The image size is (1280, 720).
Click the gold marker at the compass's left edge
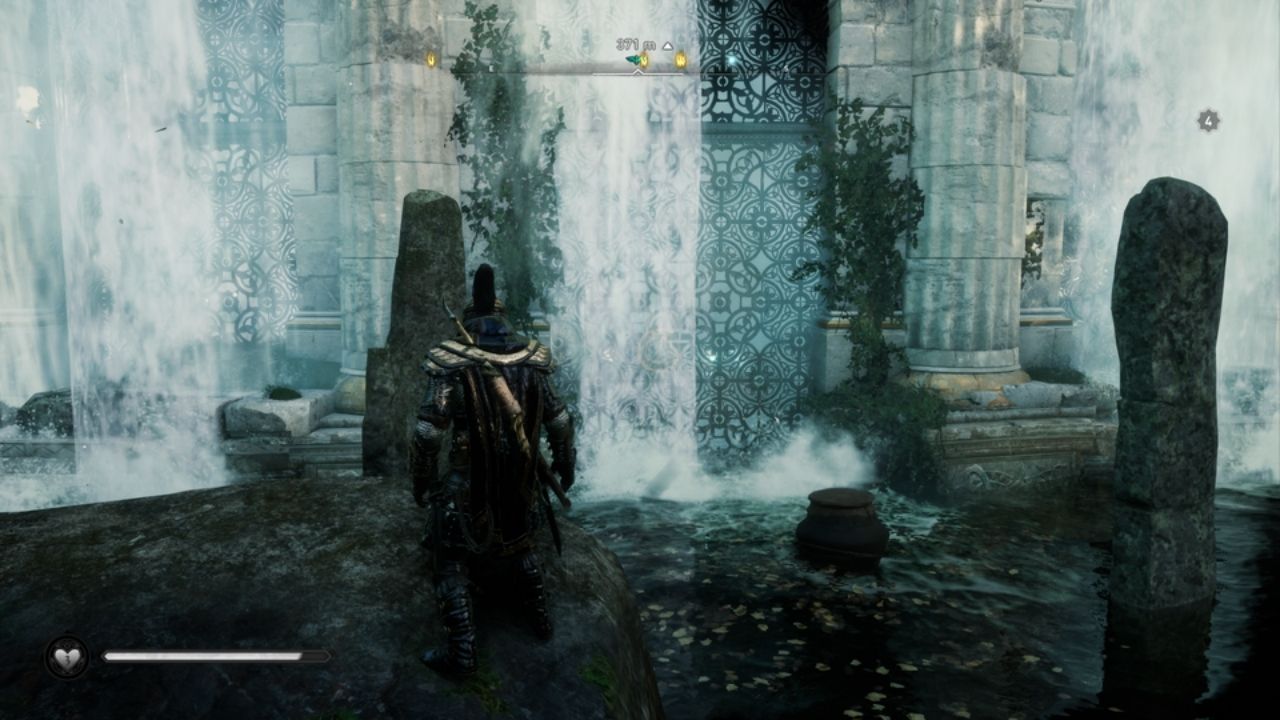[431, 60]
